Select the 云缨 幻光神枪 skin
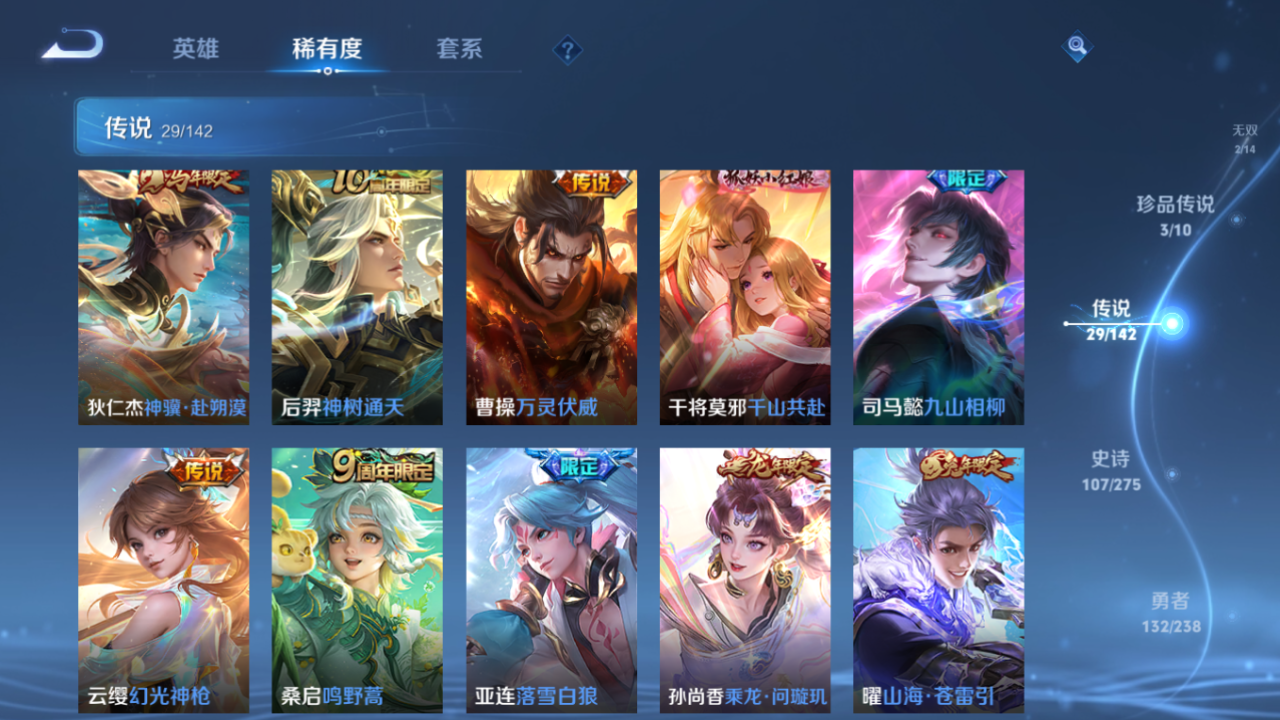This screenshot has height=720, width=1280. tap(162, 580)
